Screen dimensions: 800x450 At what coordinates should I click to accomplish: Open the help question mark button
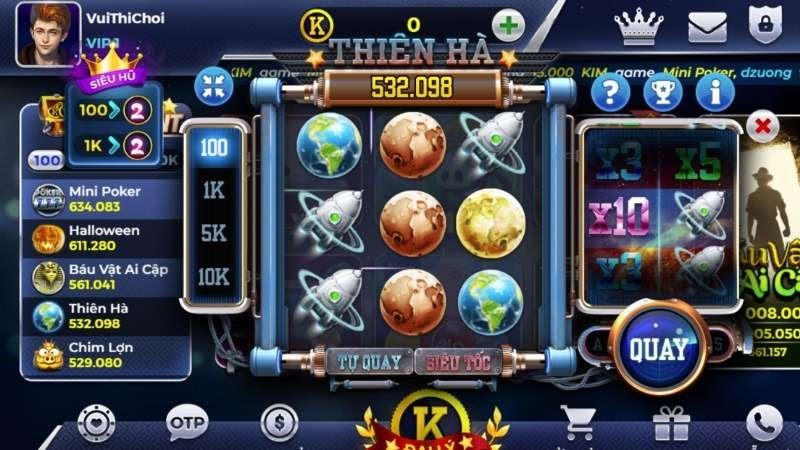pos(611,93)
